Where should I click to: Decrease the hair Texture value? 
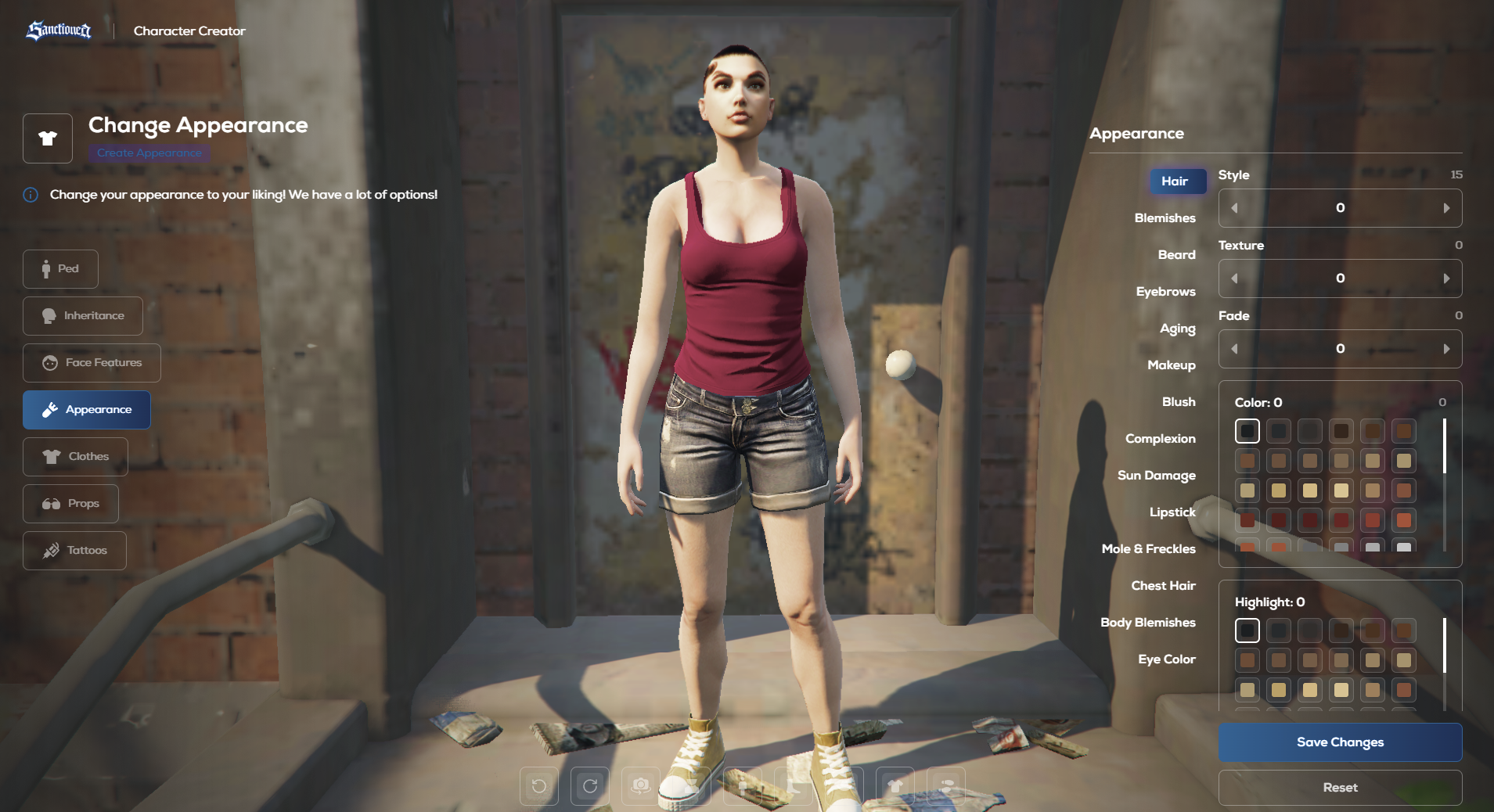point(1235,278)
